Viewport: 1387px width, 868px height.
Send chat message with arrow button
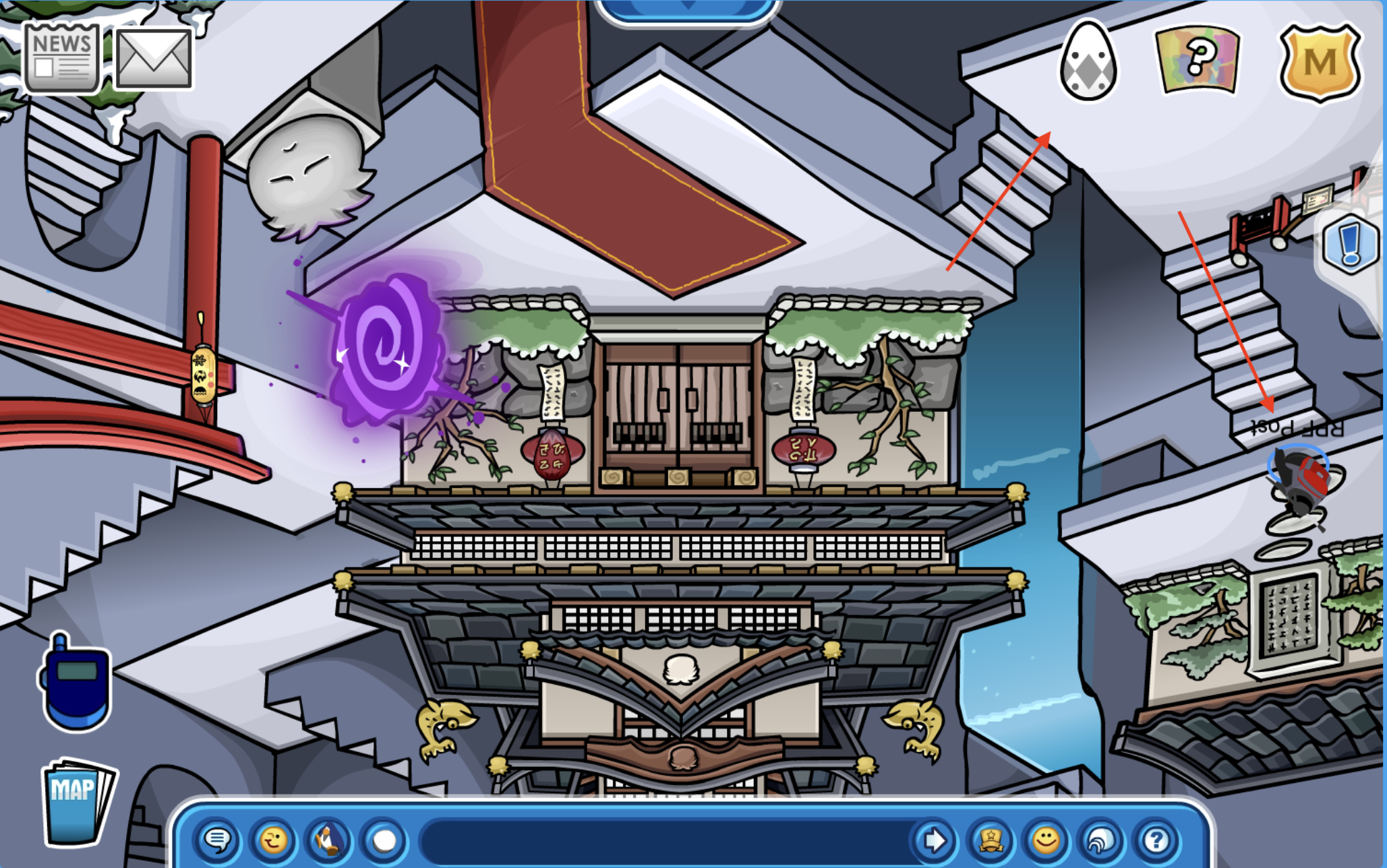click(x=935, y=840)
